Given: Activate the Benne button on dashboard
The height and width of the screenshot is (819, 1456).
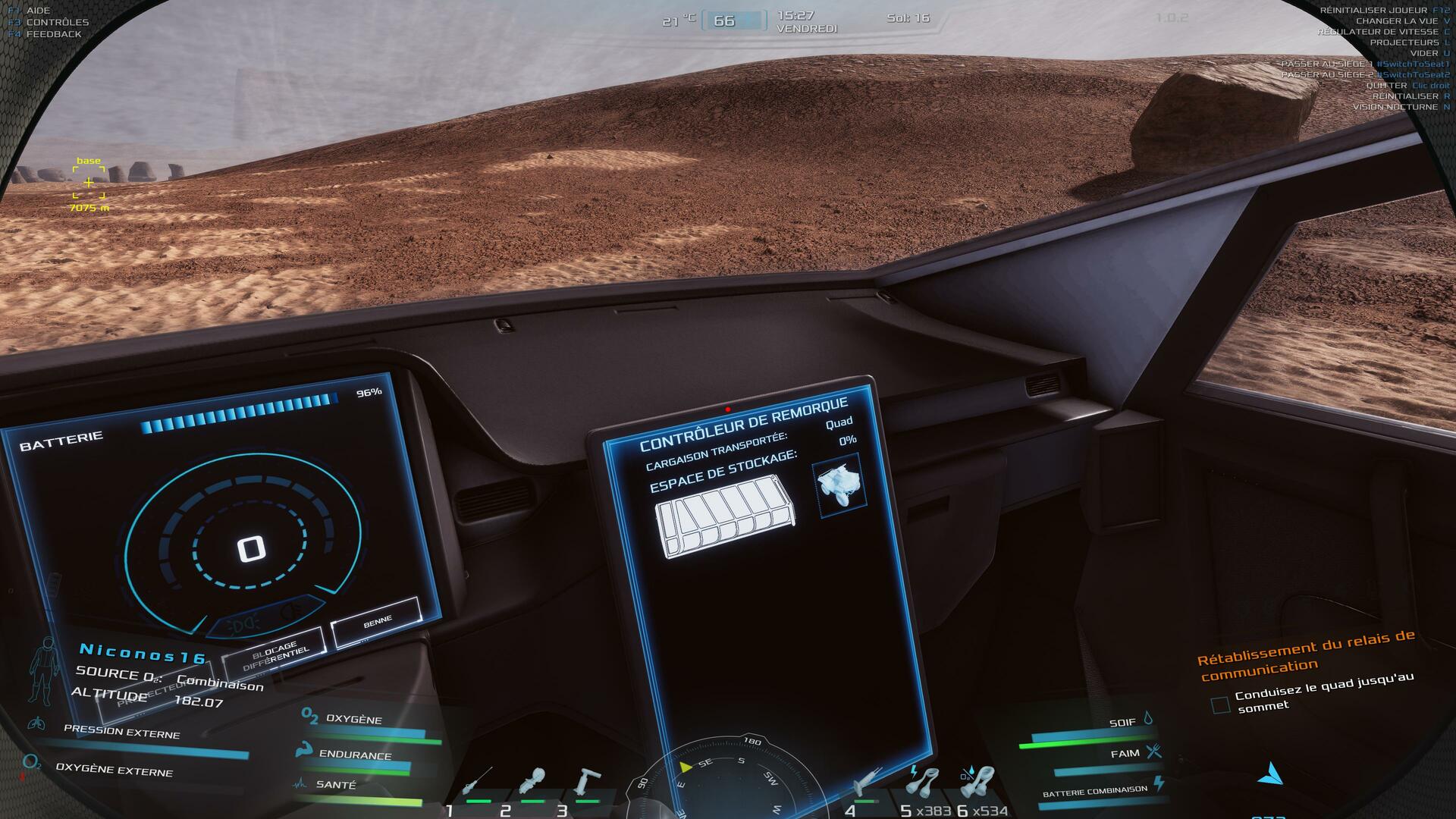Looking at the screenshot, I should [x=376, y=622].
